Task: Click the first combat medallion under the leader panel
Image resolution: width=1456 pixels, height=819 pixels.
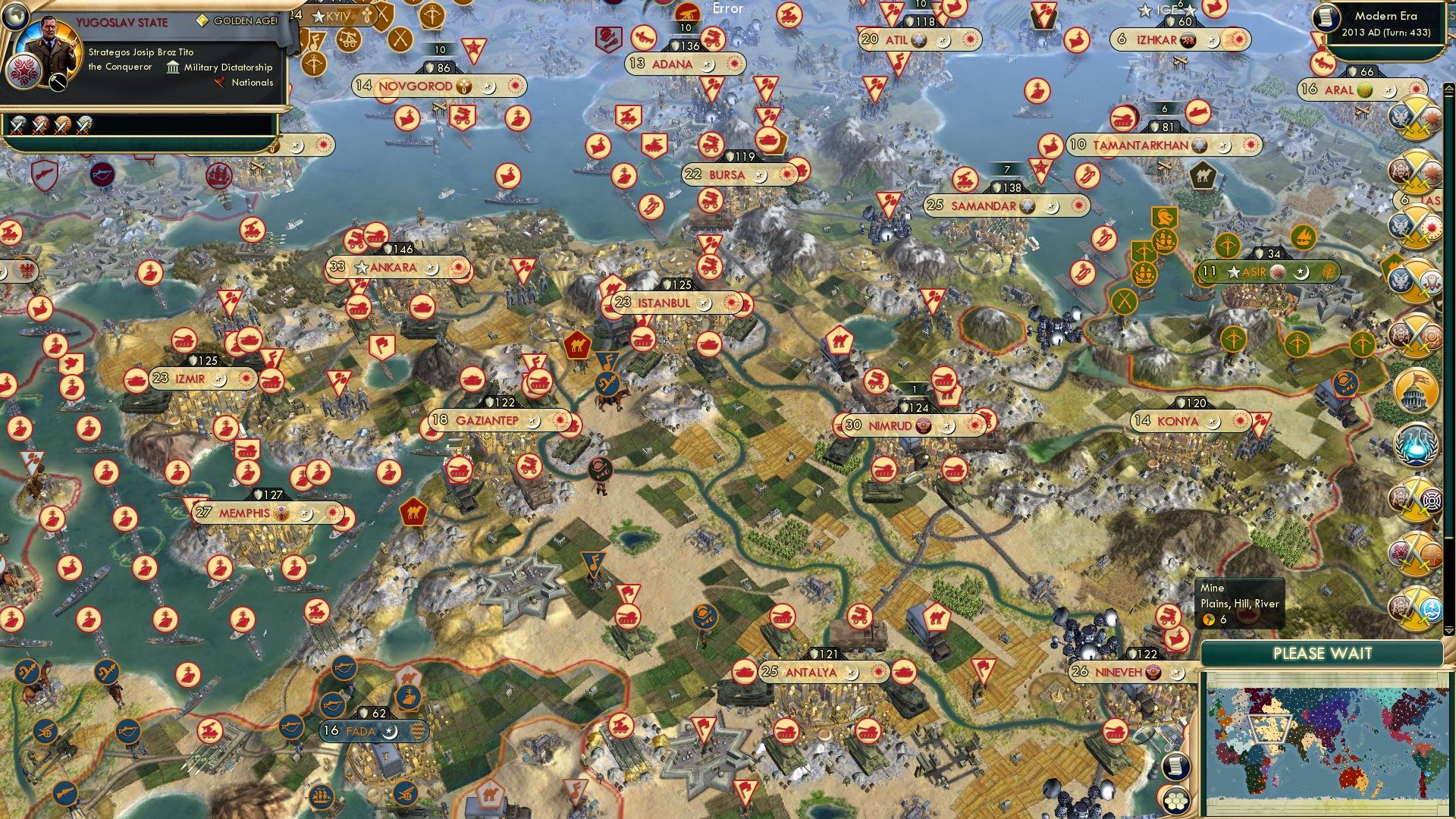Action: [x=17, y=127]
